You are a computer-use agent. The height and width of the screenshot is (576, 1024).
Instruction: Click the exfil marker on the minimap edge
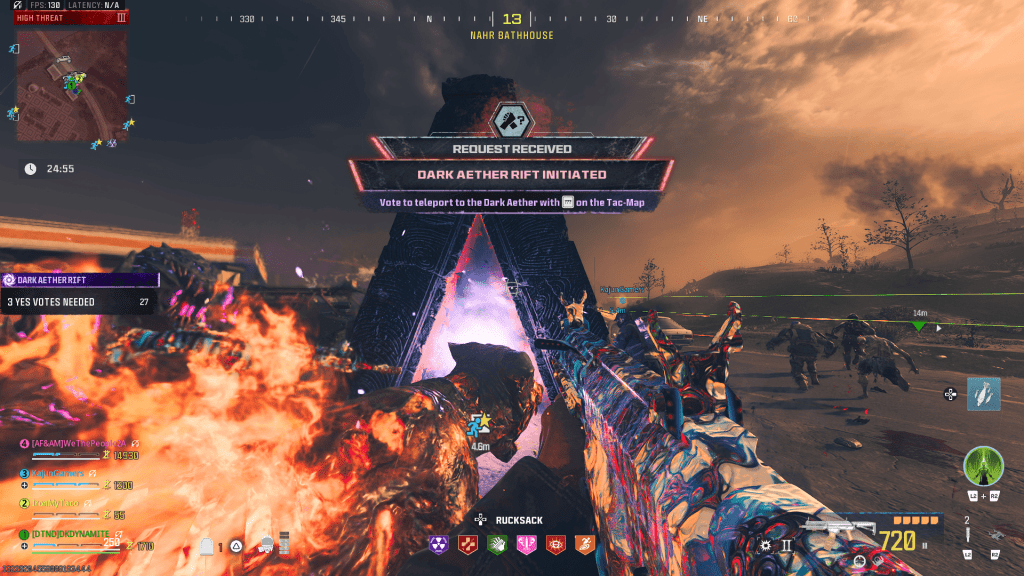click(15, 48)
